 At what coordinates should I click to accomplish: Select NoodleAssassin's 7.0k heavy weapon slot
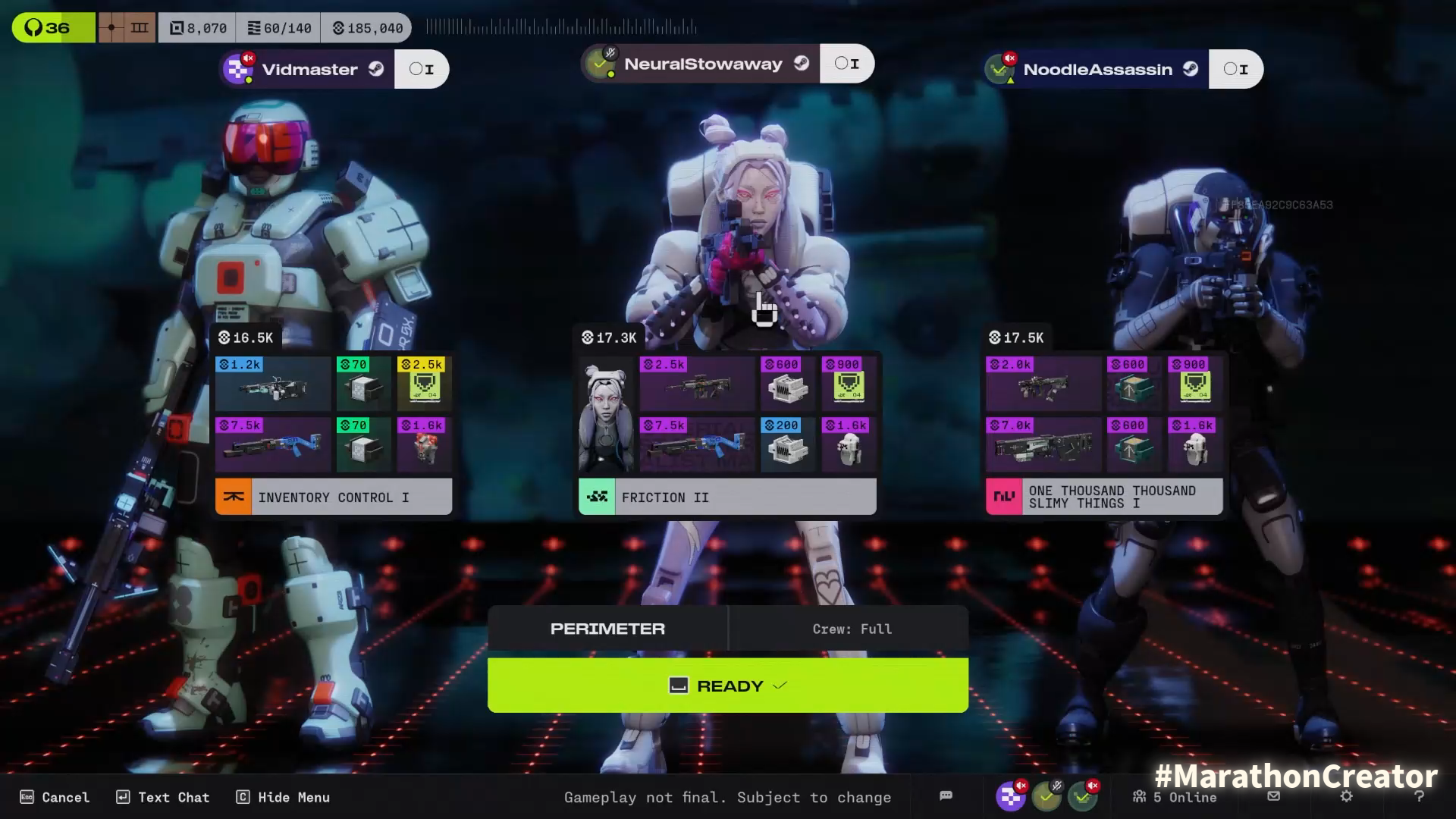pyautogui.click(x=1043, y=445)
